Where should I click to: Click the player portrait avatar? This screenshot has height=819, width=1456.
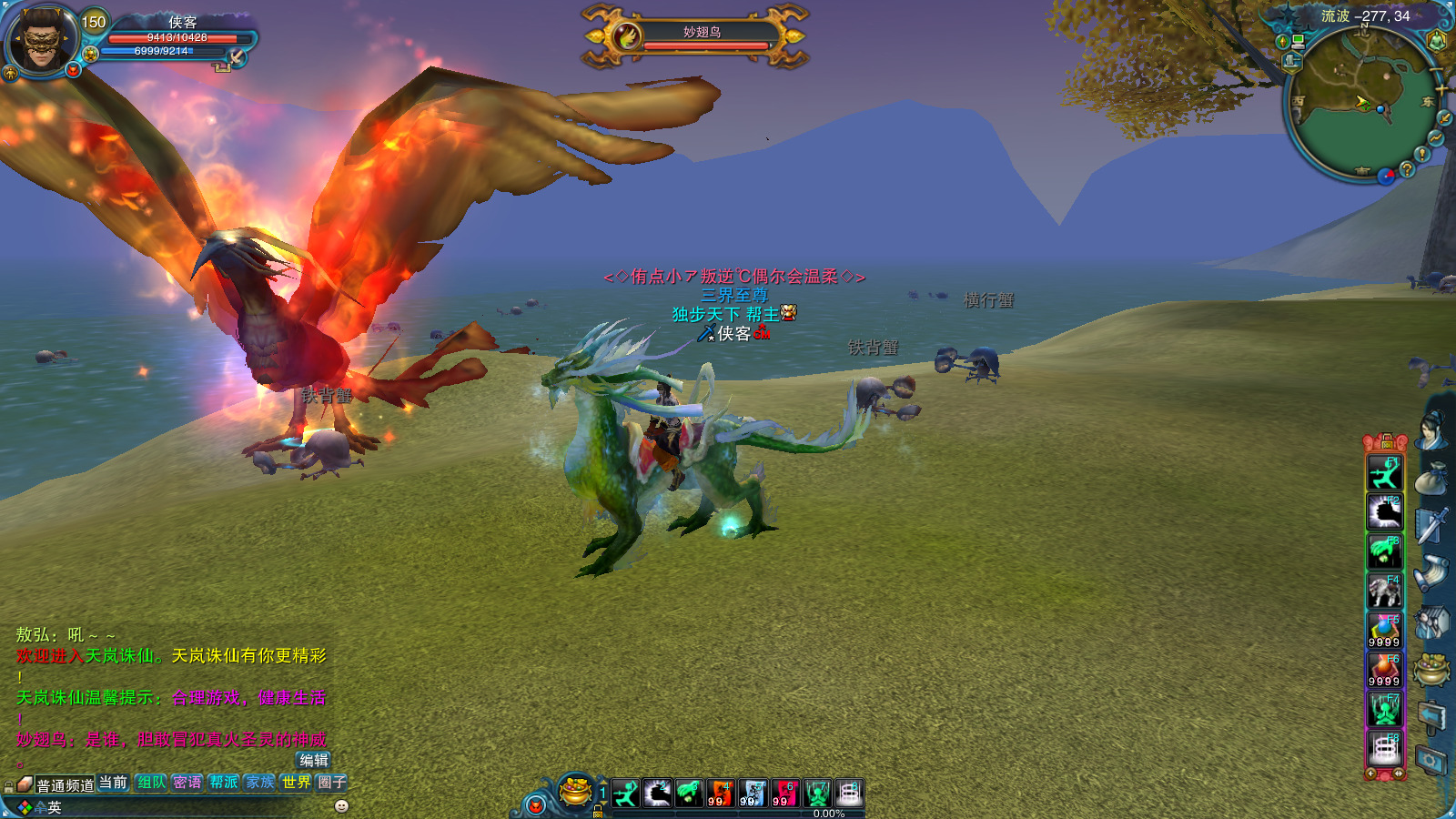tap(41, 39)
